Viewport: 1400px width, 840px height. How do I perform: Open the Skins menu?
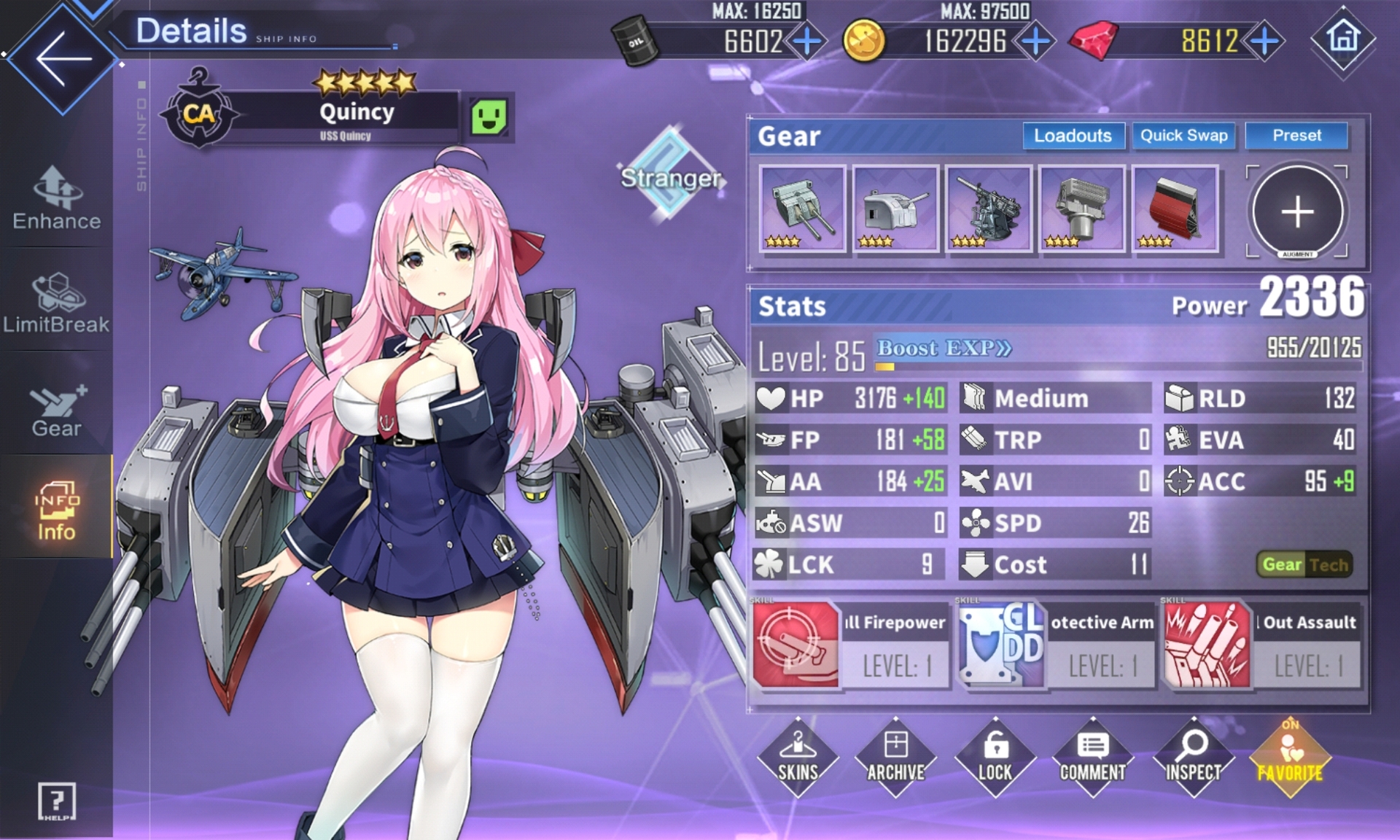[x=798, y=758]
